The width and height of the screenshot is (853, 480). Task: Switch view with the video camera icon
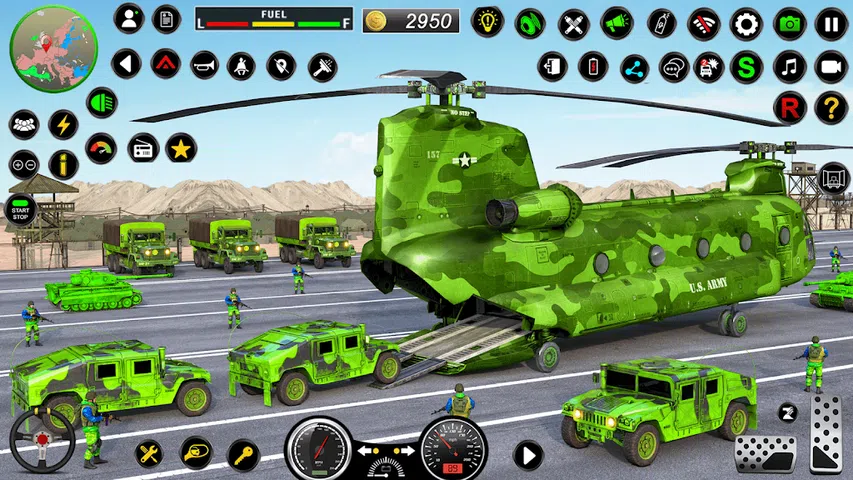[831, 67]
